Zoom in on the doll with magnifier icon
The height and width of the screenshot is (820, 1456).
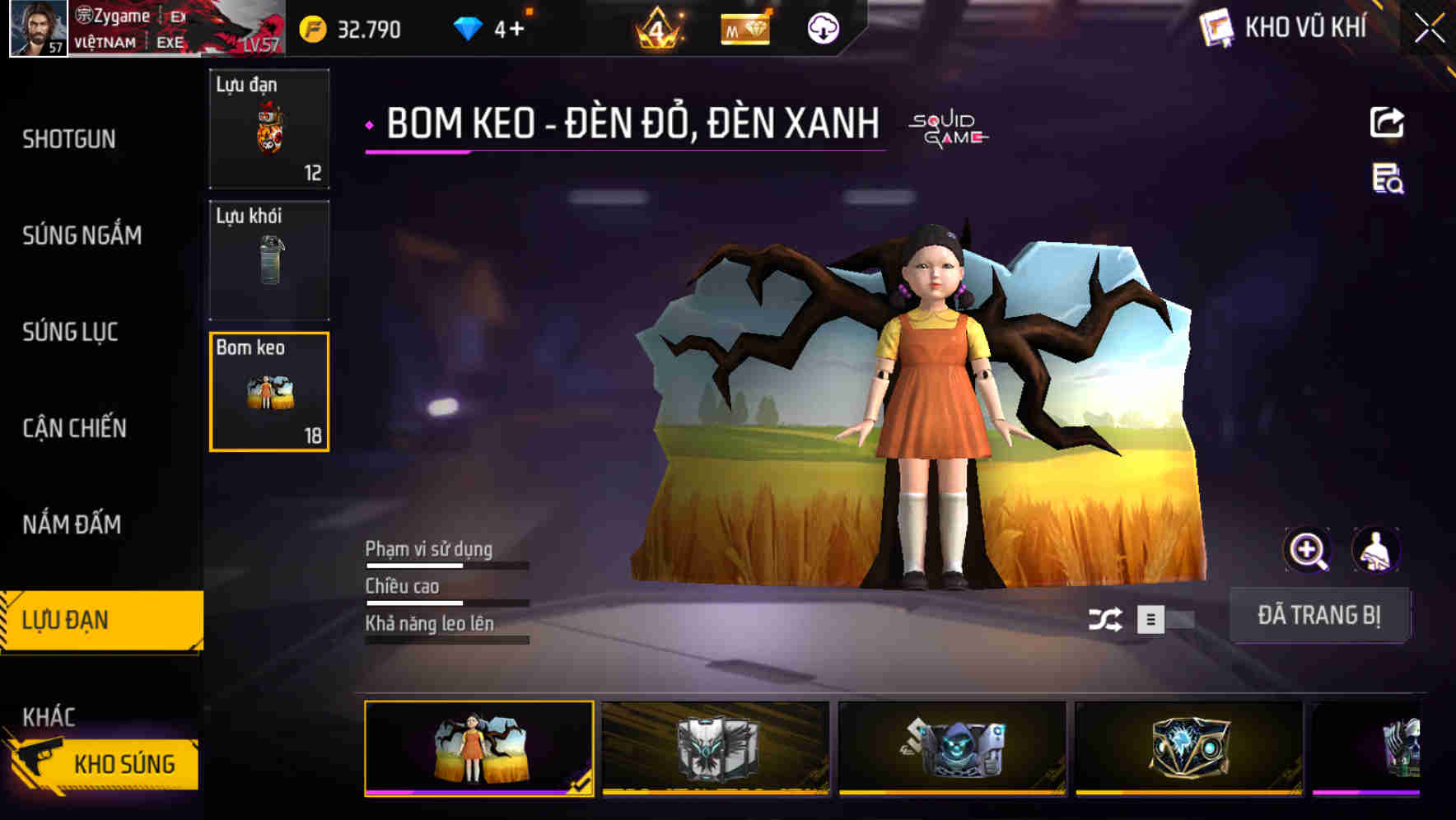1308,550
